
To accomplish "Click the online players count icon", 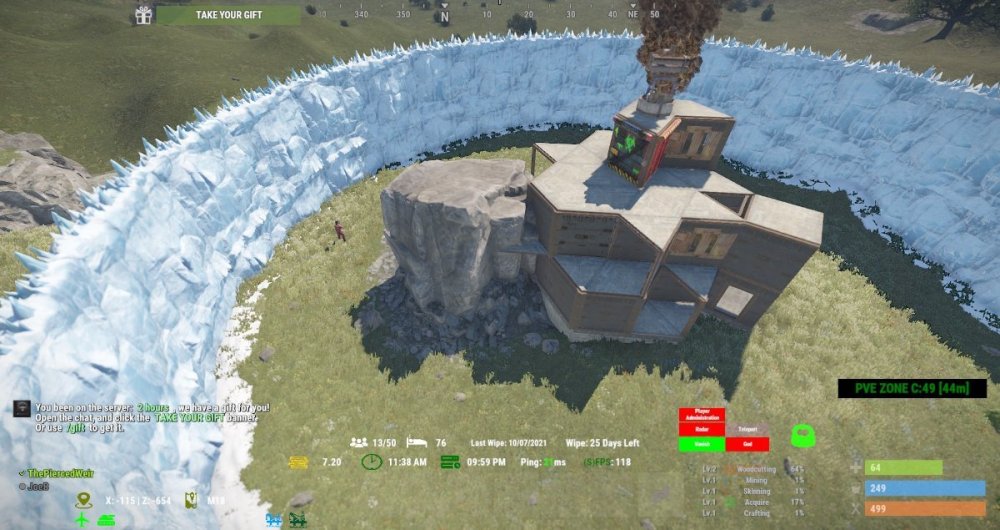I will click(x=358, y=442).
